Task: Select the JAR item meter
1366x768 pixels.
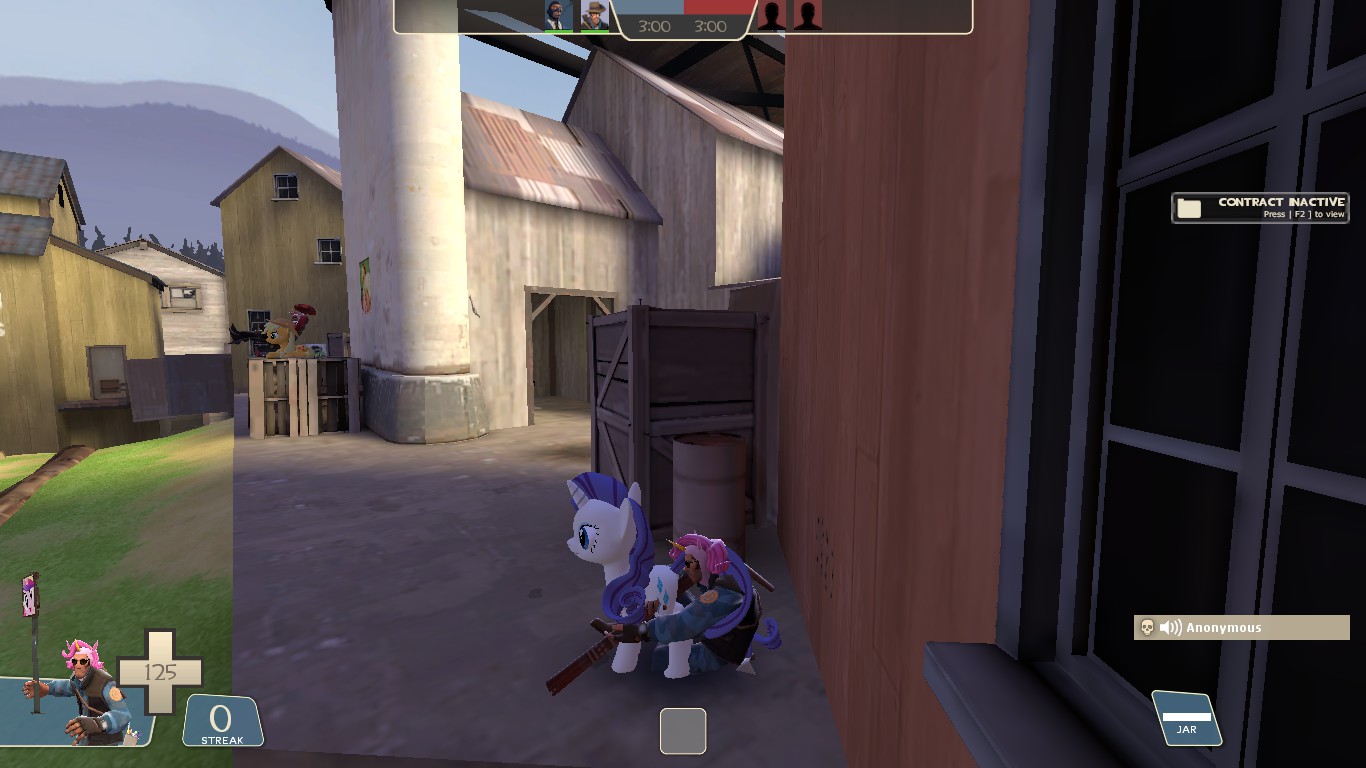Action: pyautogui.click(x=1187, y=719)
